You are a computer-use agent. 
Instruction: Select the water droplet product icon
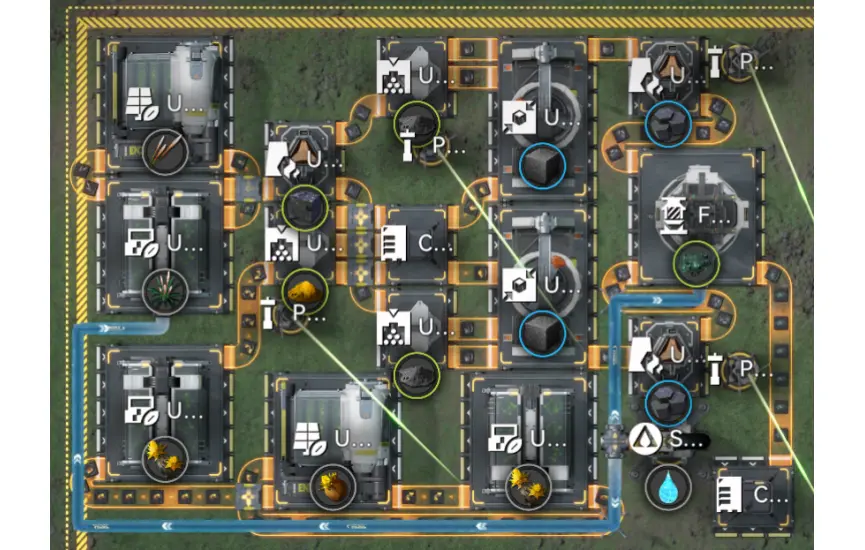(665, 487)
